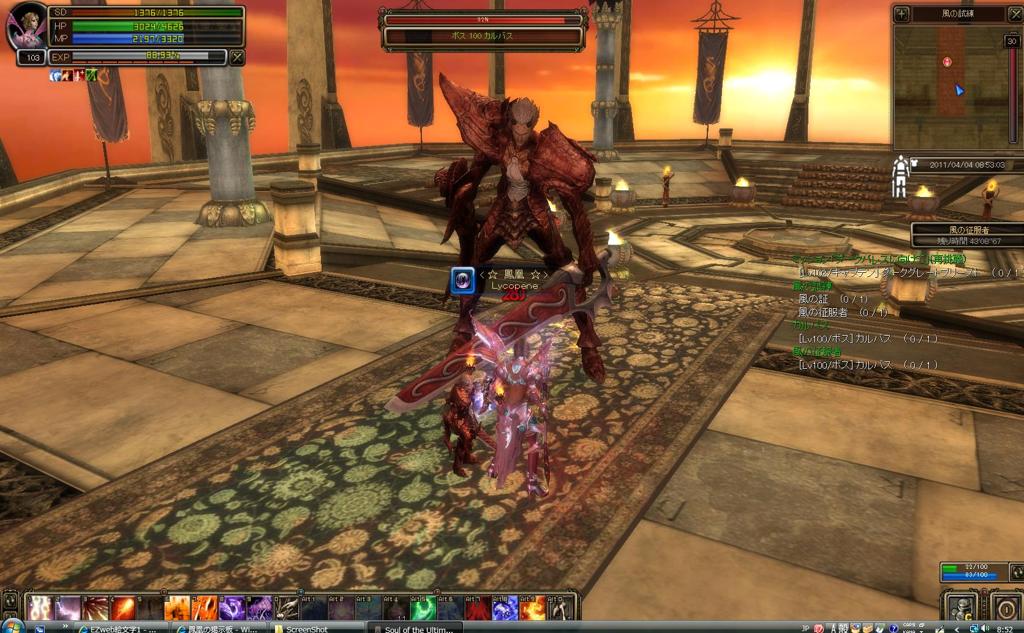Click the 風の征服者 quest entry in tracker
1024x633 pixels.
pos(829,312)
